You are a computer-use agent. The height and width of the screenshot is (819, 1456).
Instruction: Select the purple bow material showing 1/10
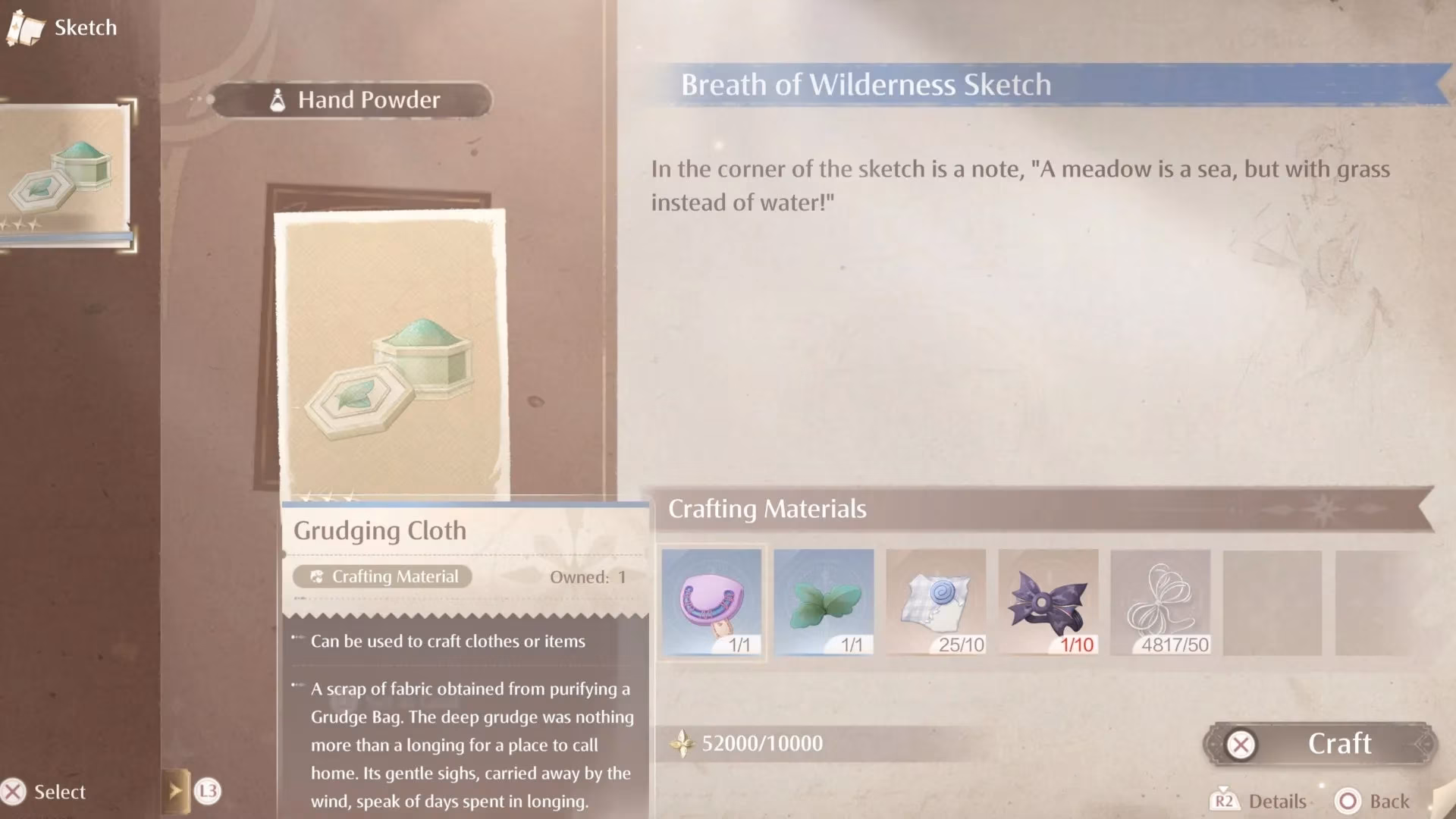(x=1048, y=601)
